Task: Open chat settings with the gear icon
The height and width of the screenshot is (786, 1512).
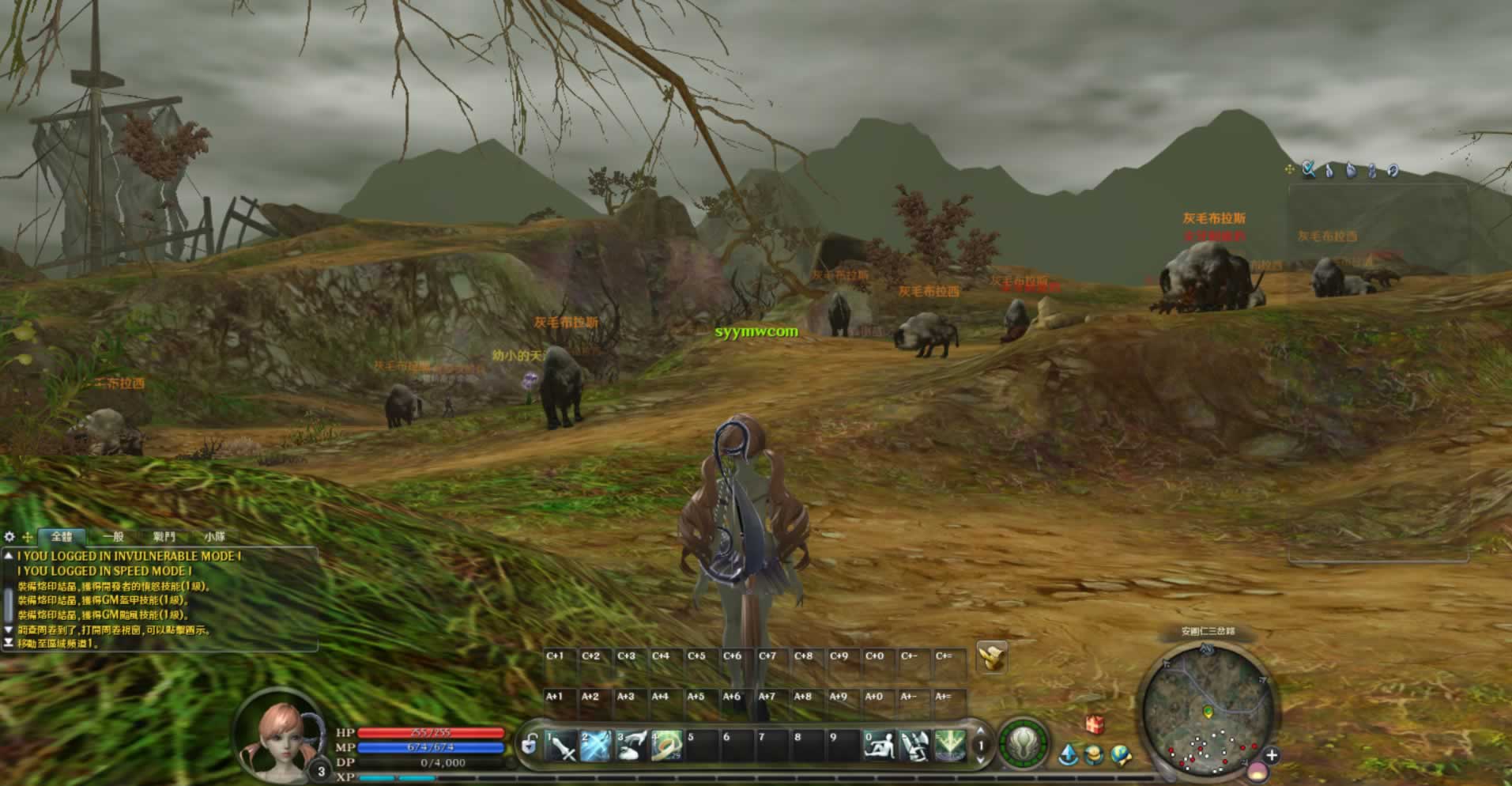Action: click(x=9, y=537)
